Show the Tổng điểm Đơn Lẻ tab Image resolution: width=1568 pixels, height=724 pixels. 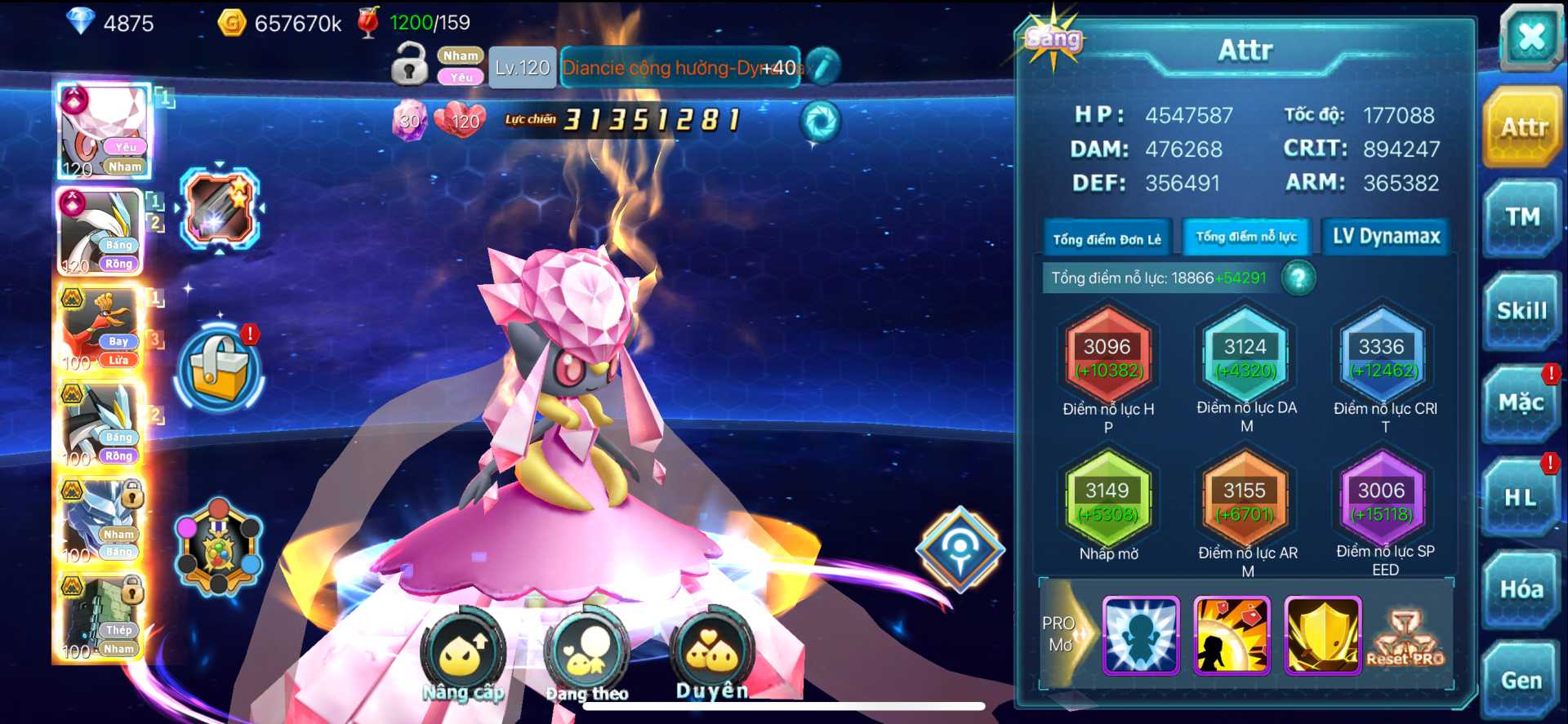1107,239
